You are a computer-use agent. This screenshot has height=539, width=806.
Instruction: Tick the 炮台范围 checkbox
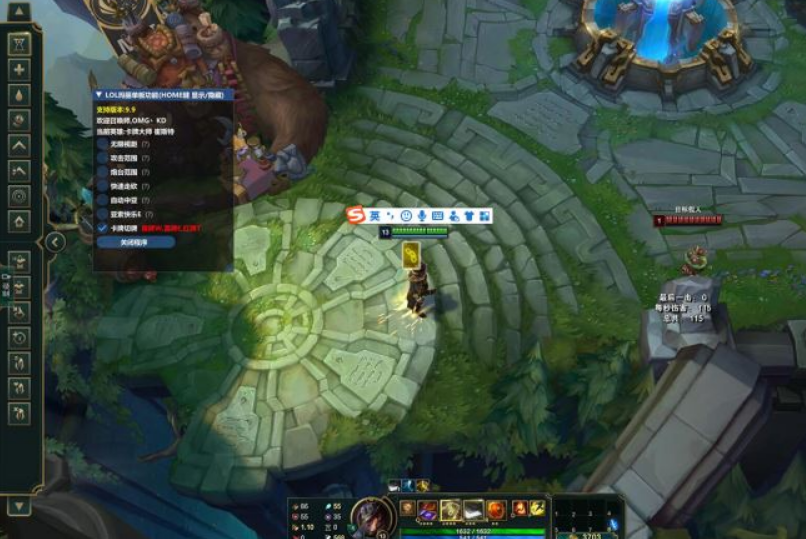103,172
